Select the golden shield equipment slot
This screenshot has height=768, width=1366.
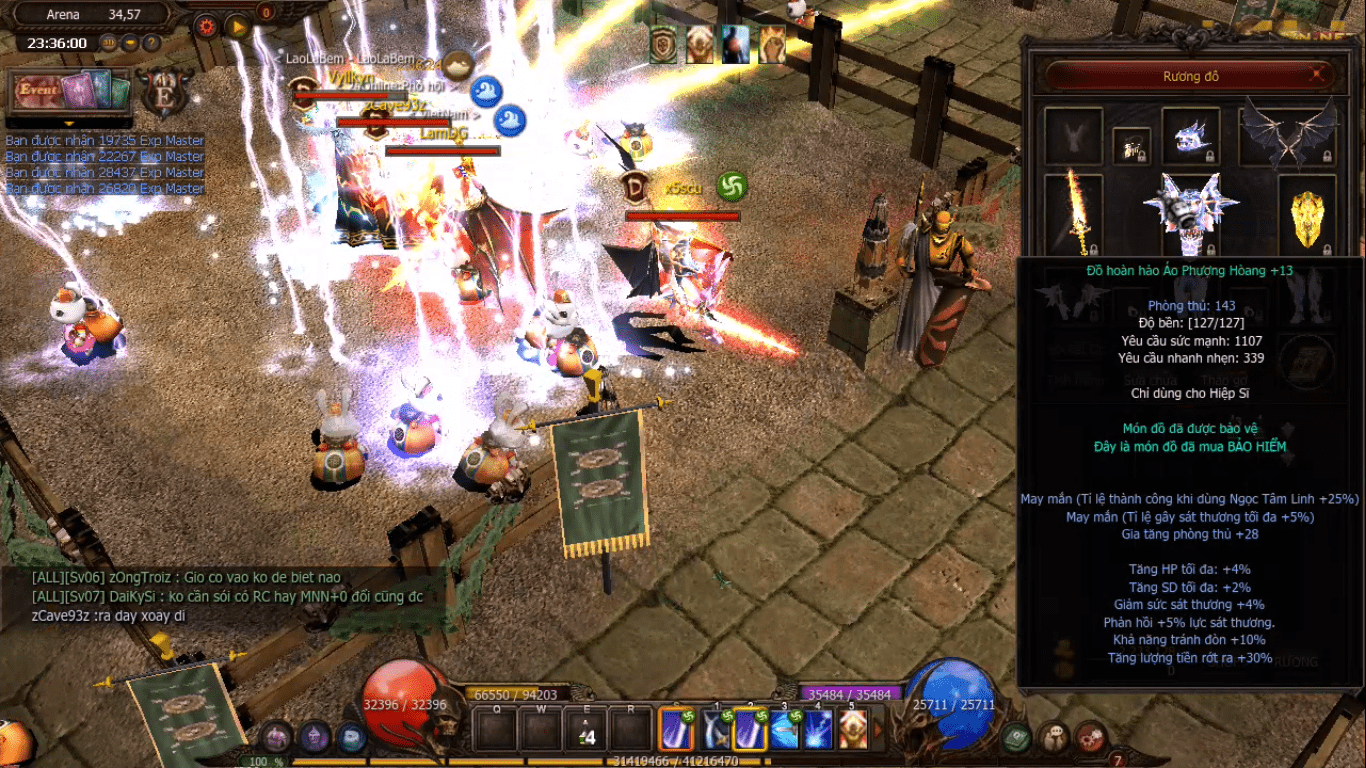[1307, 213]
